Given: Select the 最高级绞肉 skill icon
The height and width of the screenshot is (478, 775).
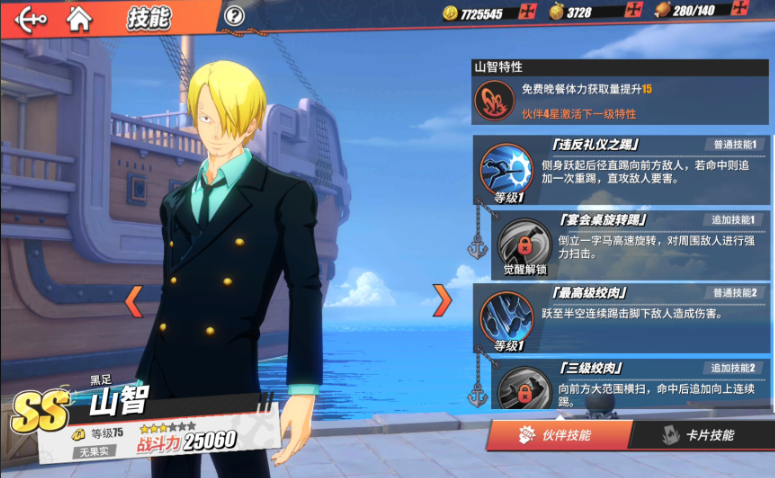Looking at the screenshot, I should point(506,316).
